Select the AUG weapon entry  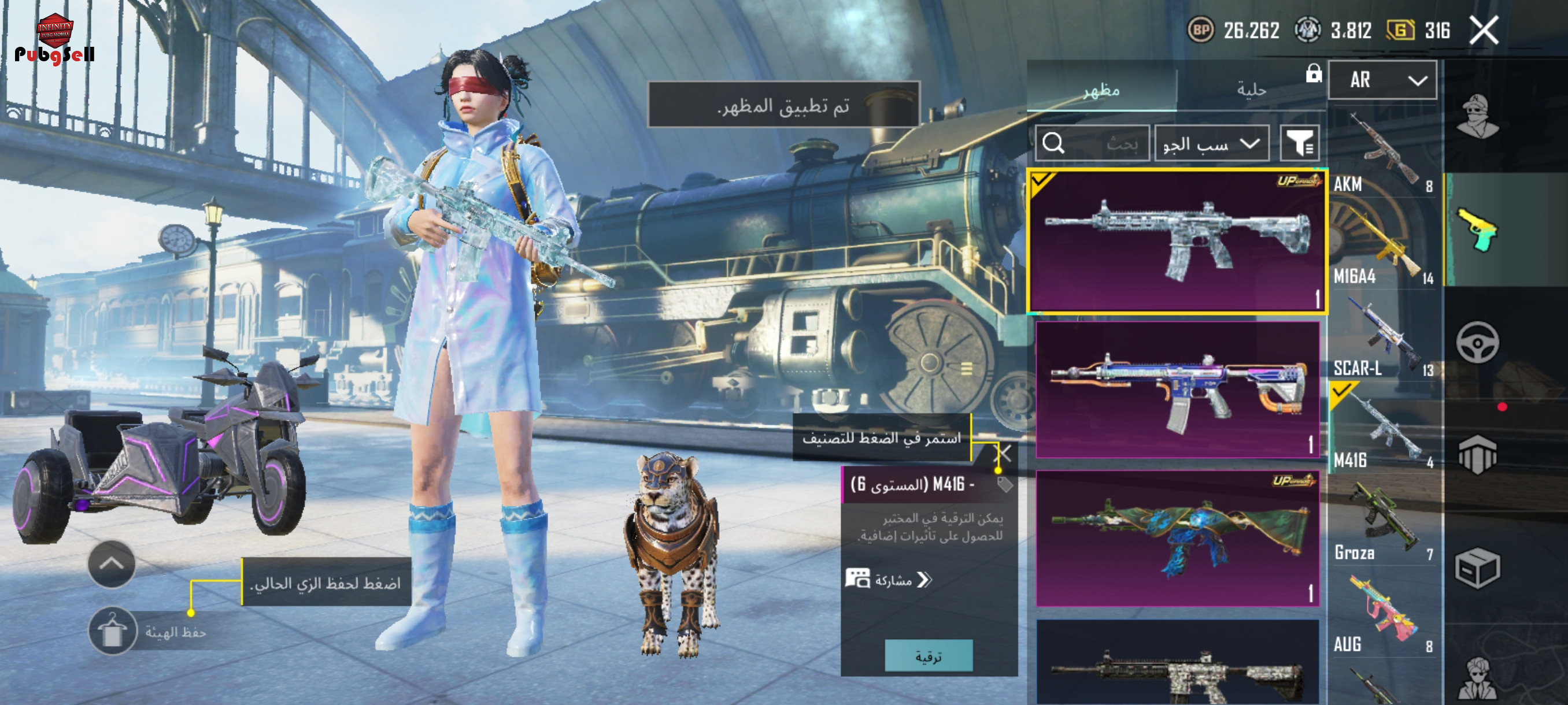[1382, 614]
